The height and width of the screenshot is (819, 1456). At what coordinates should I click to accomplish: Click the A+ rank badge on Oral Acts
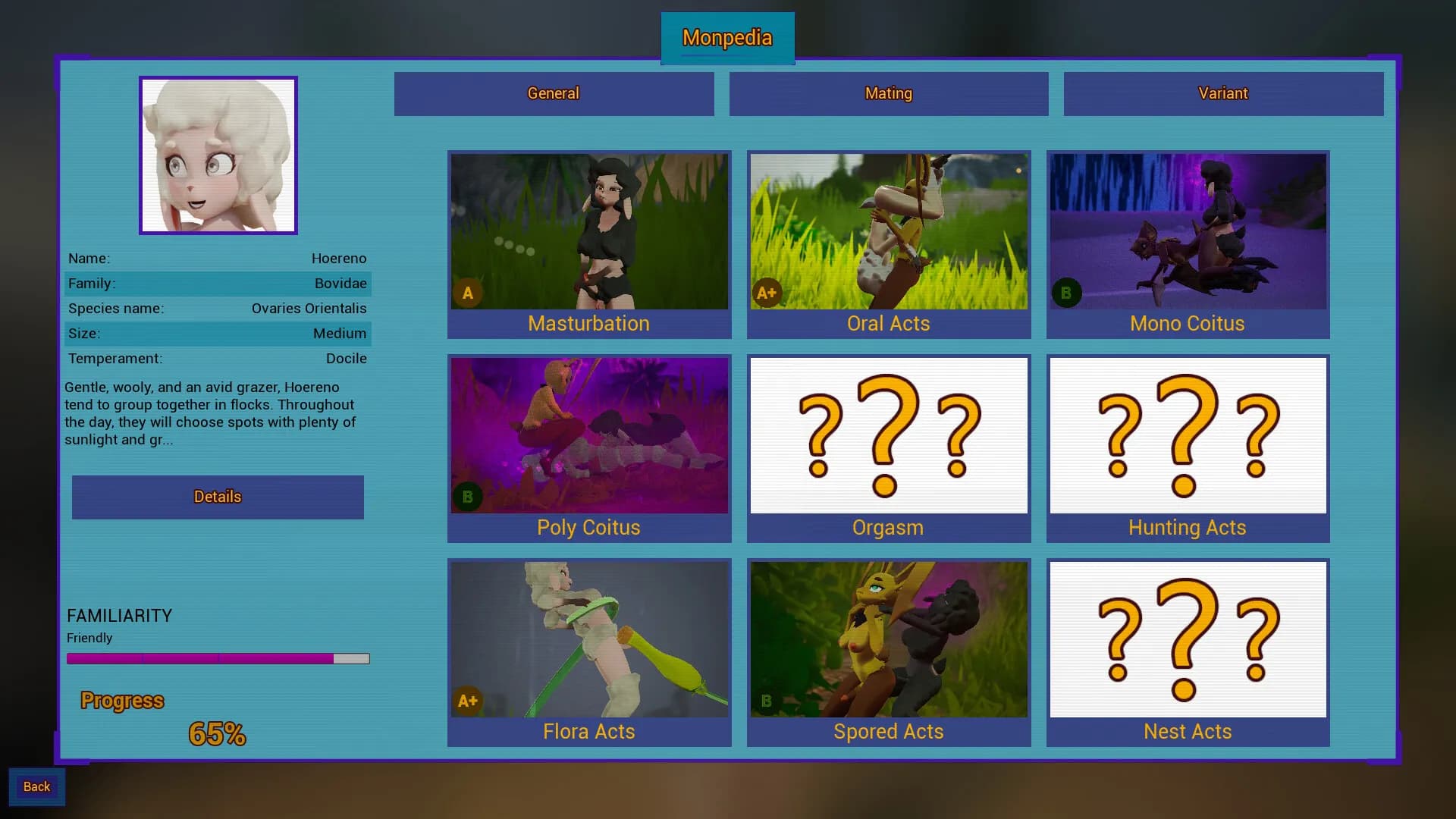pyautogui.click(x=767, y=292)
